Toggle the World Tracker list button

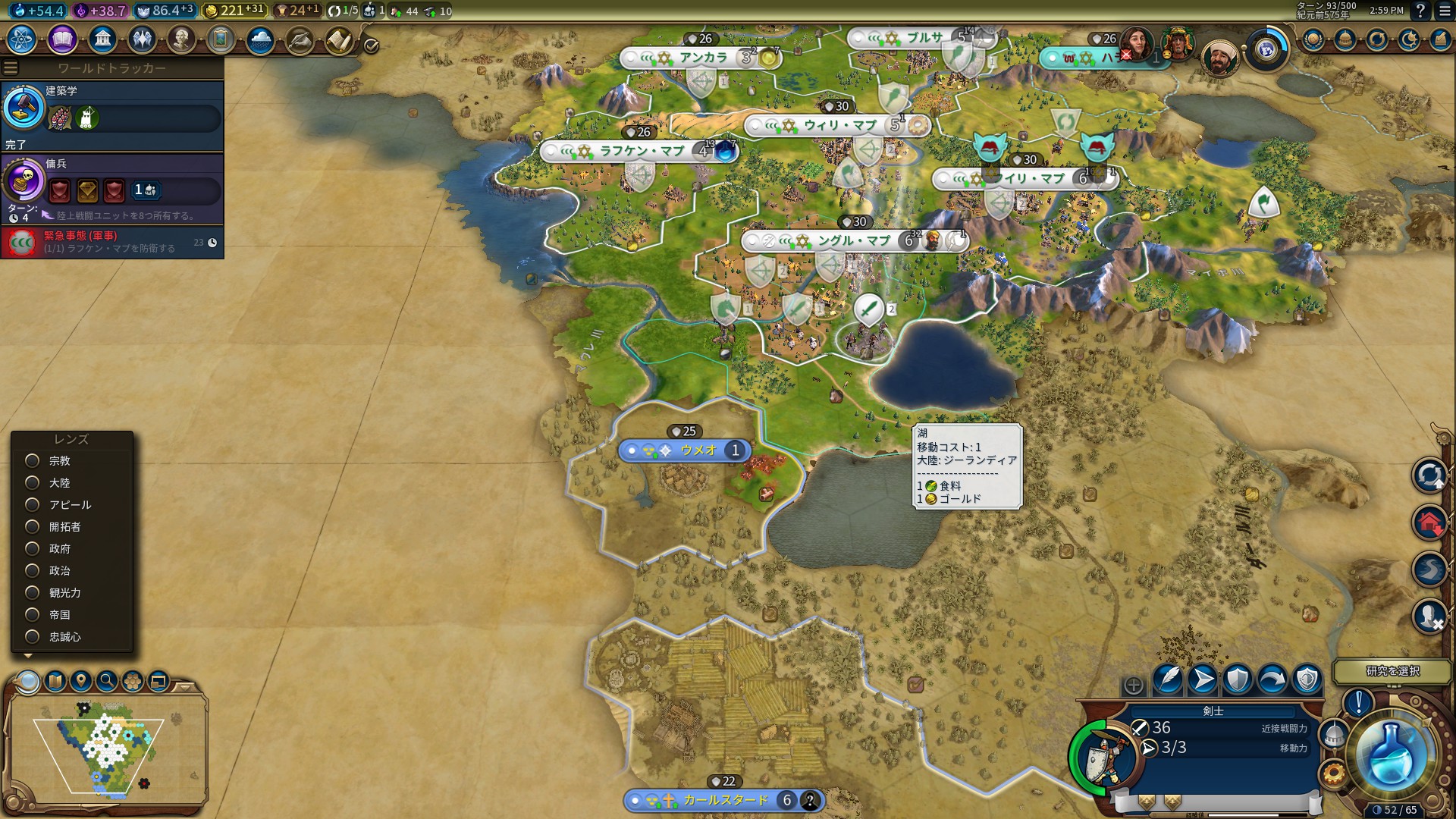11,68
